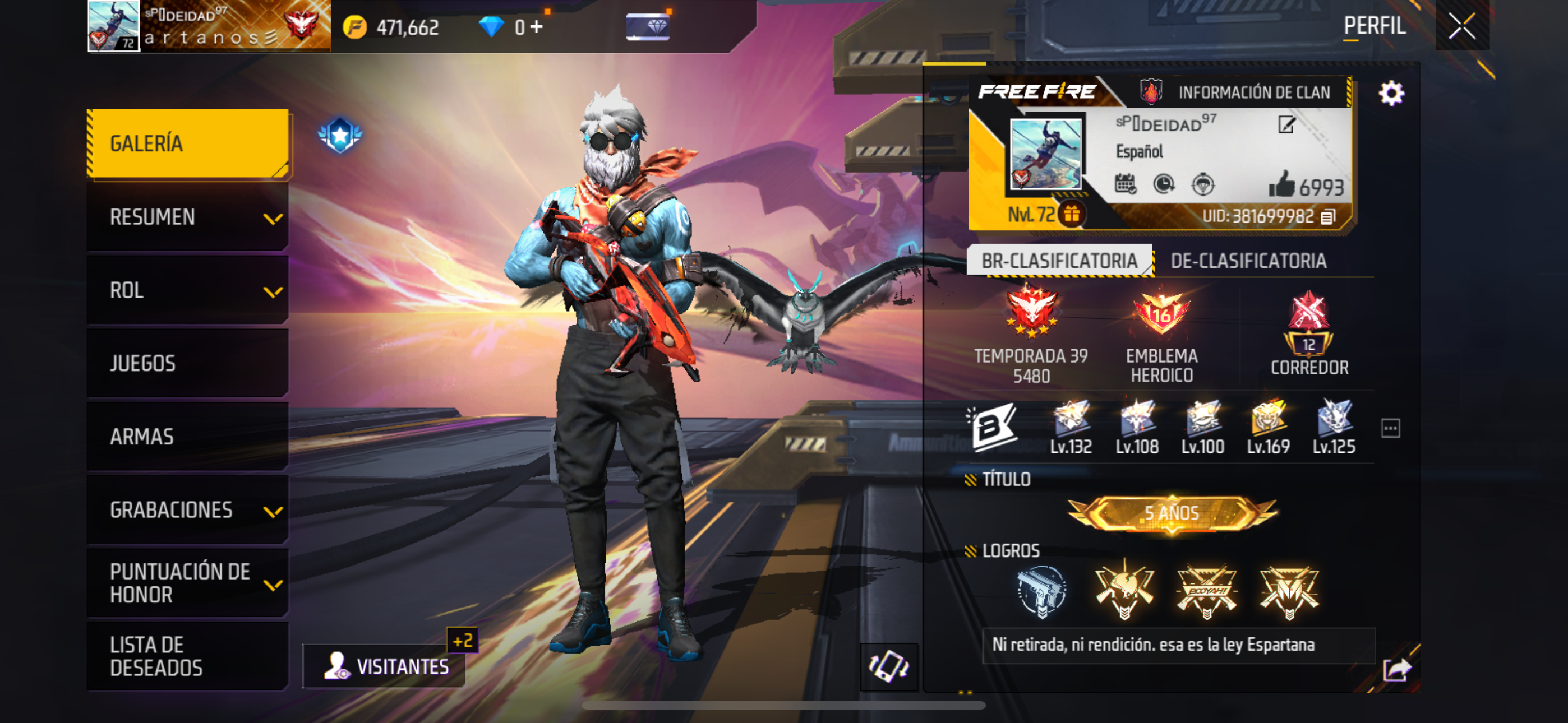
Task: Show more weapon levels ellipsis button
Action: (1390, 428)
